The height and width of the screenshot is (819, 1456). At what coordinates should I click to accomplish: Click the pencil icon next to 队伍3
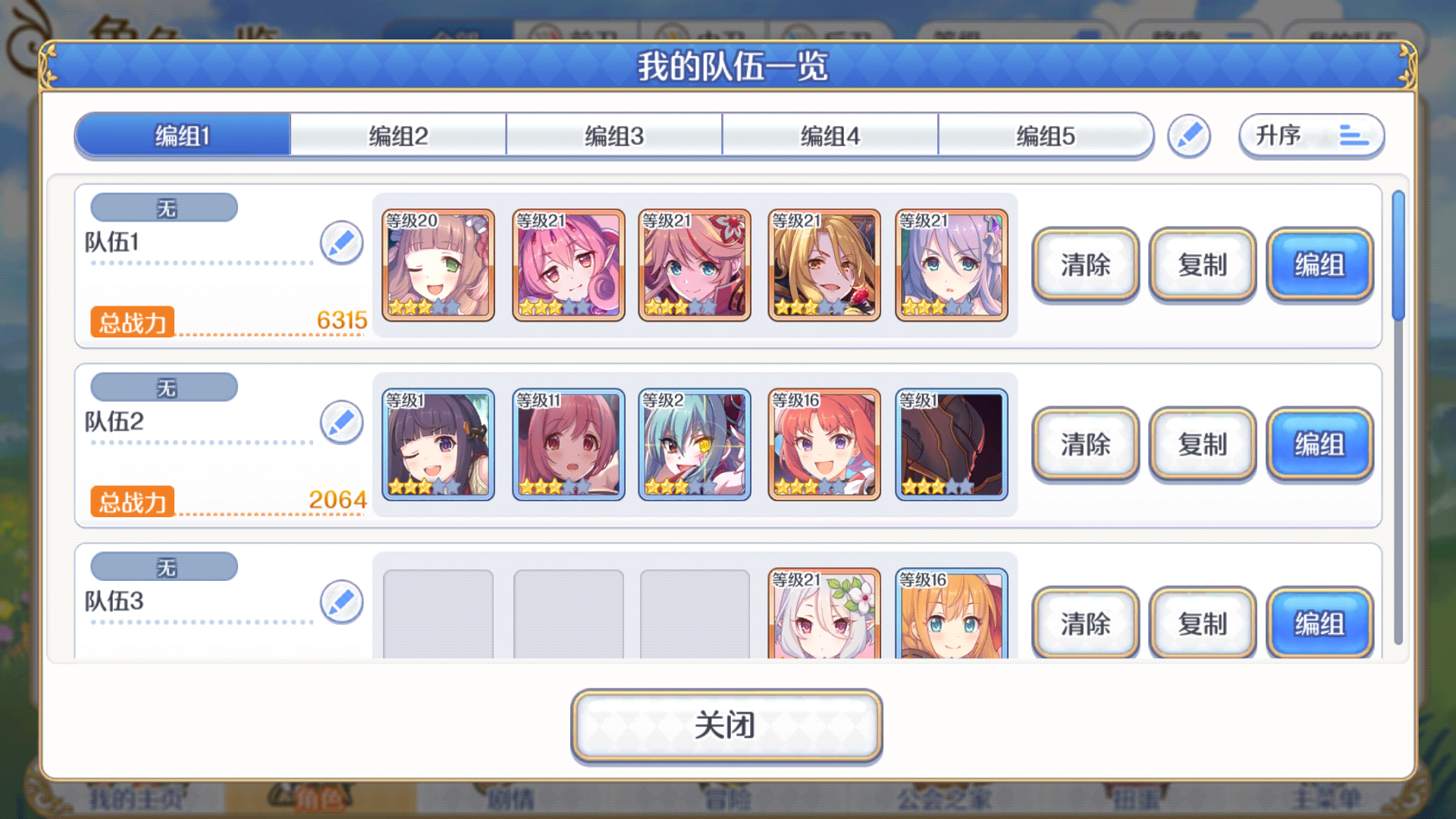pyautogui.click(x=342, y=601)
